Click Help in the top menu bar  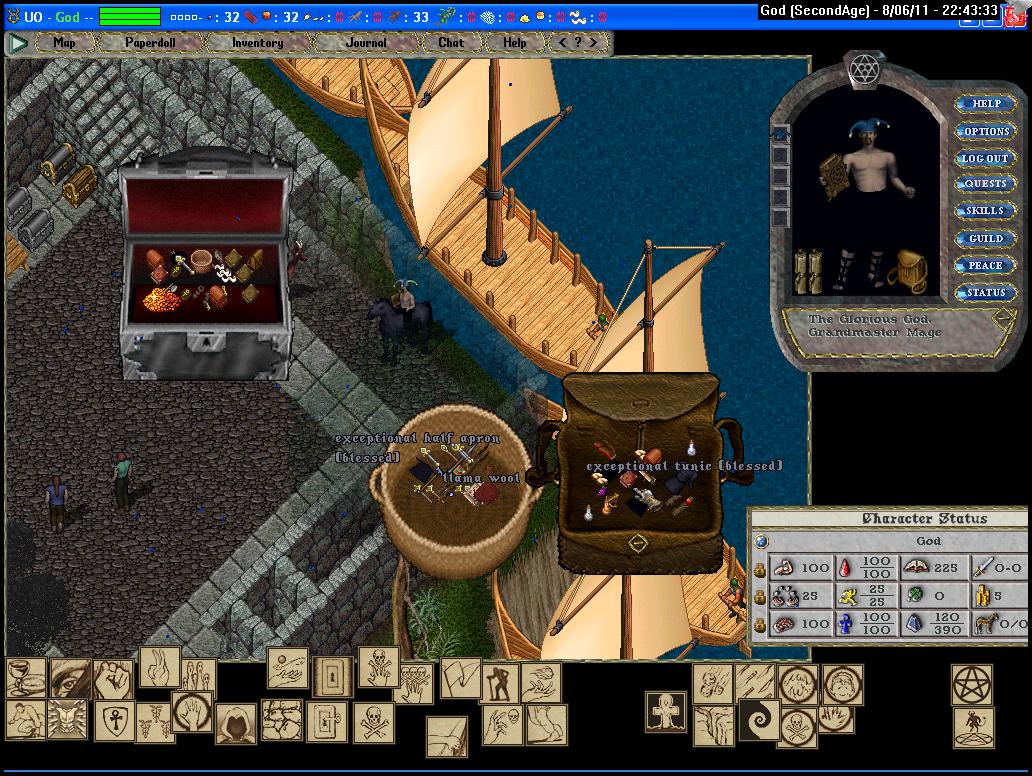[515, 43]
